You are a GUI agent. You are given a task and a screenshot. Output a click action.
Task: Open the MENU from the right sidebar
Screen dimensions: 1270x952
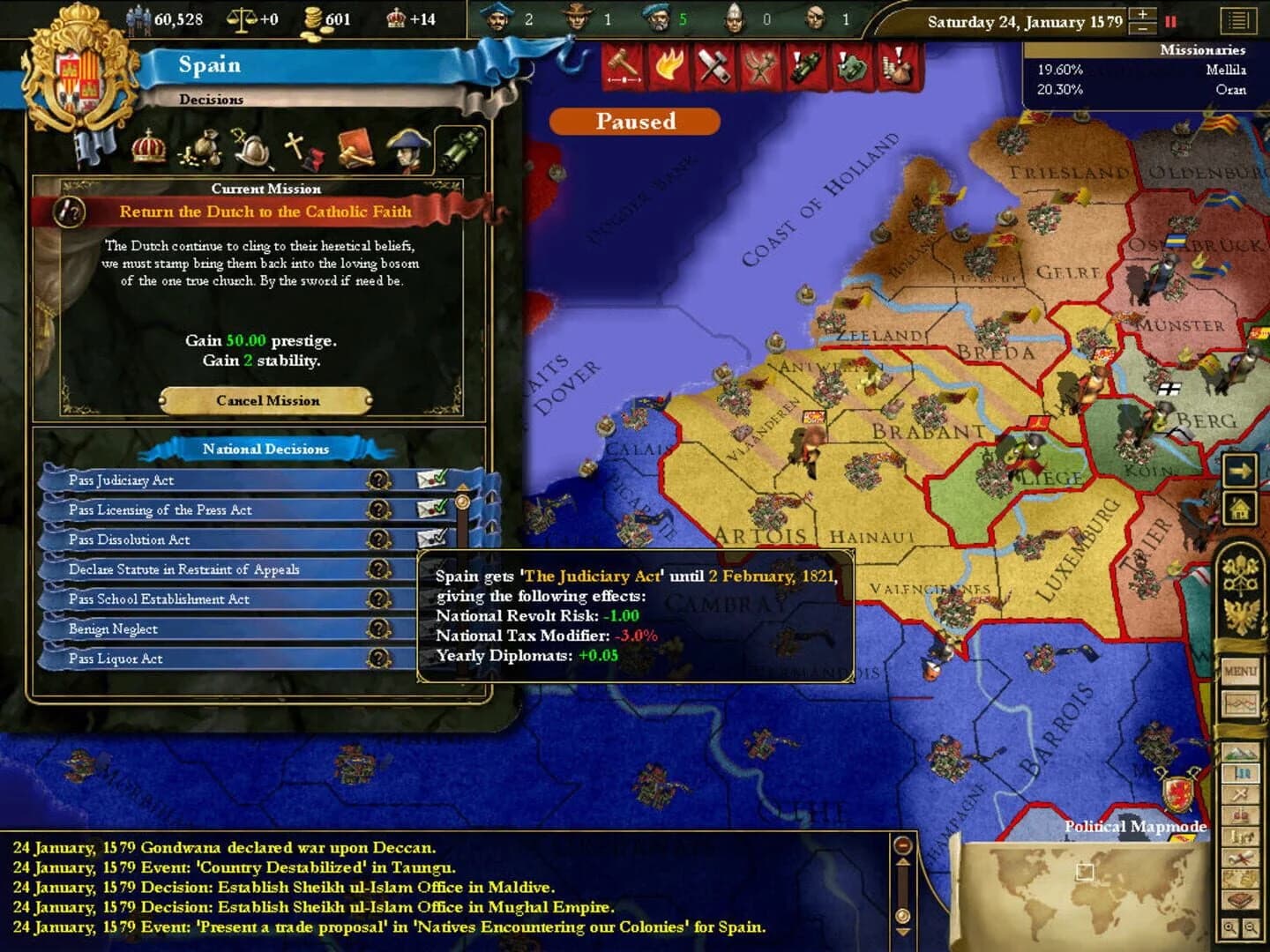pyautogui.click(x=1242, y=670)
